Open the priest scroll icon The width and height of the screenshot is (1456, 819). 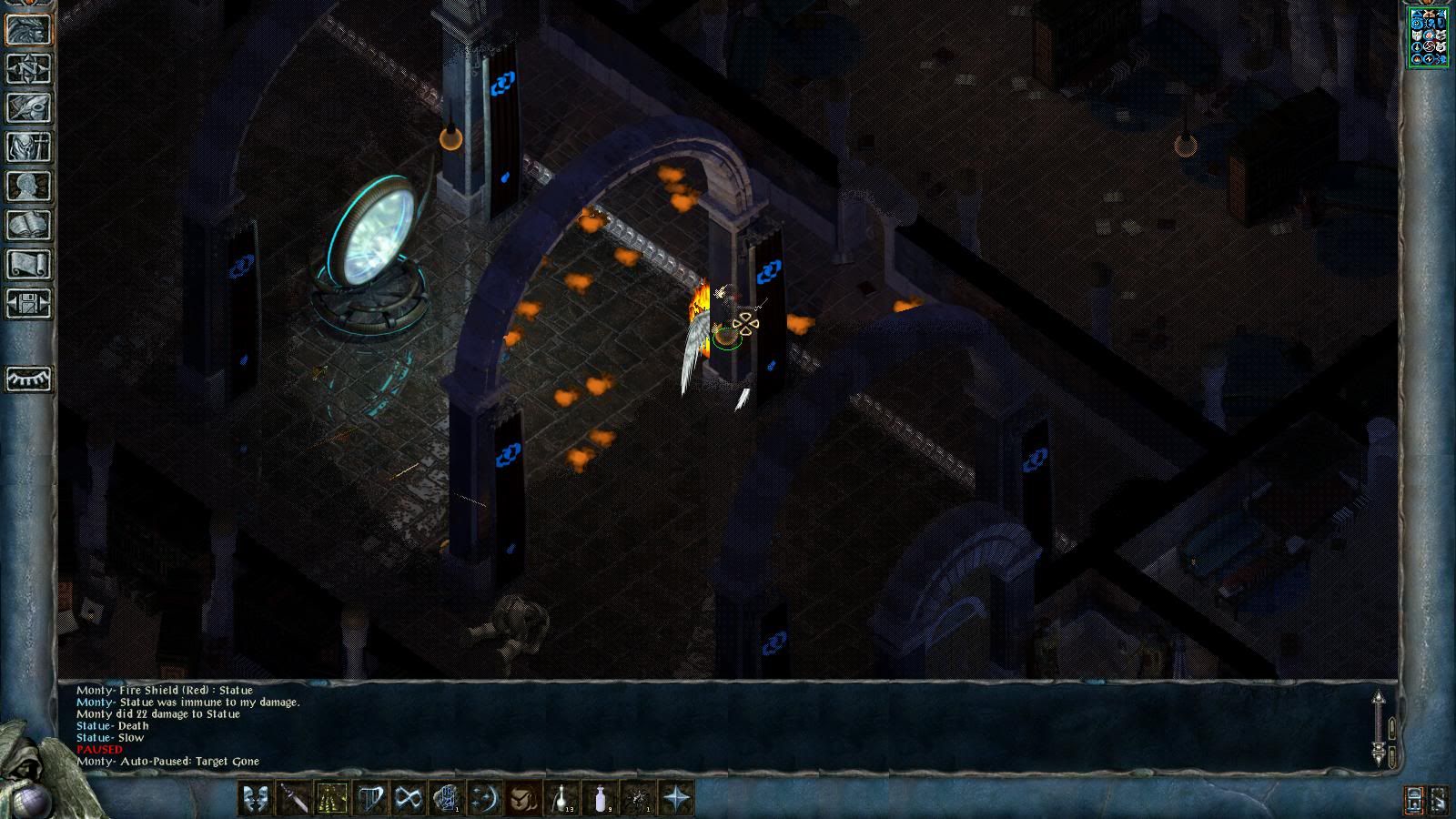[28, 264]
